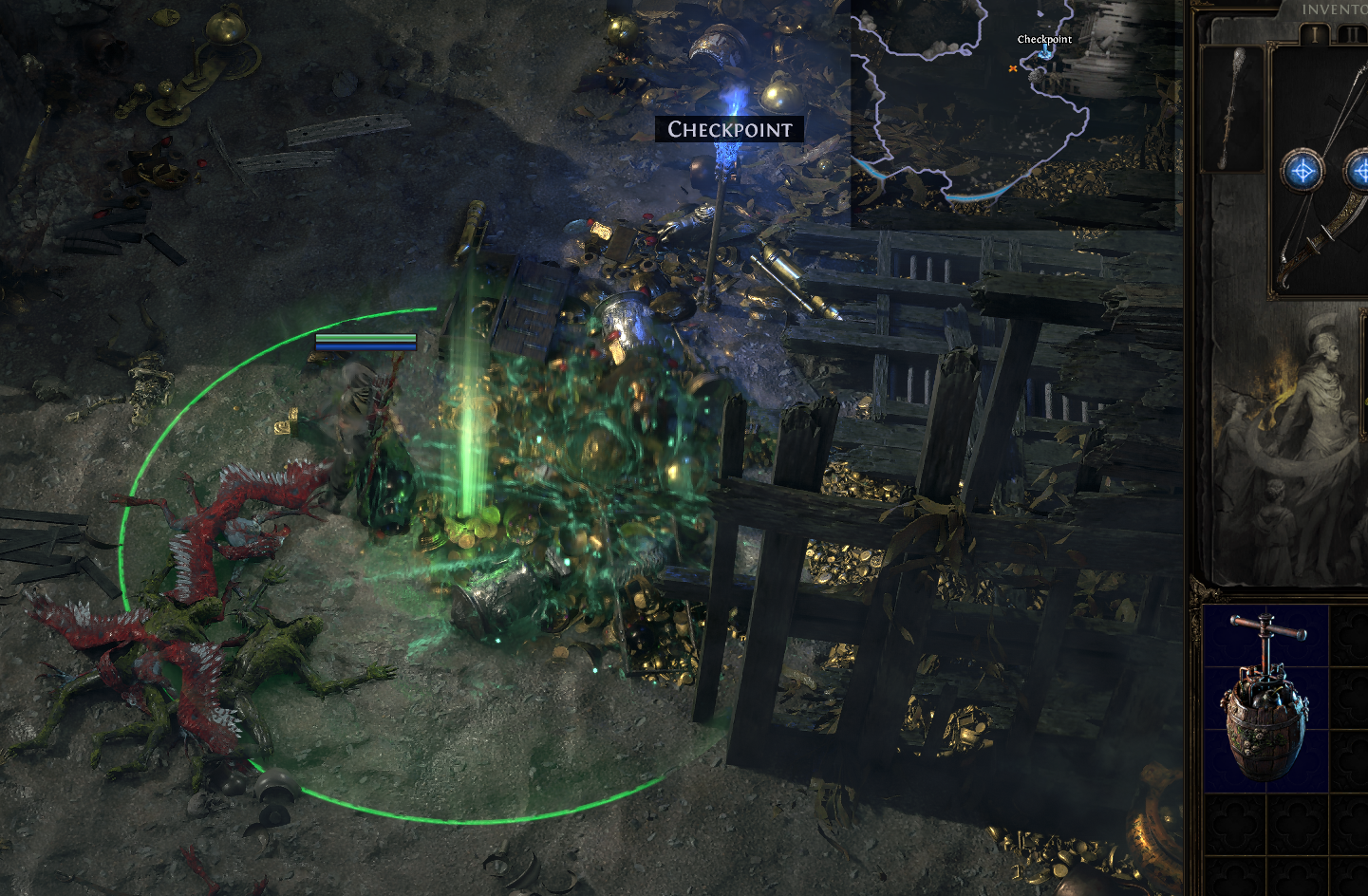Switch to weapon set II tab
This screenshot has height=896, width=1368.
(1350, 35)
